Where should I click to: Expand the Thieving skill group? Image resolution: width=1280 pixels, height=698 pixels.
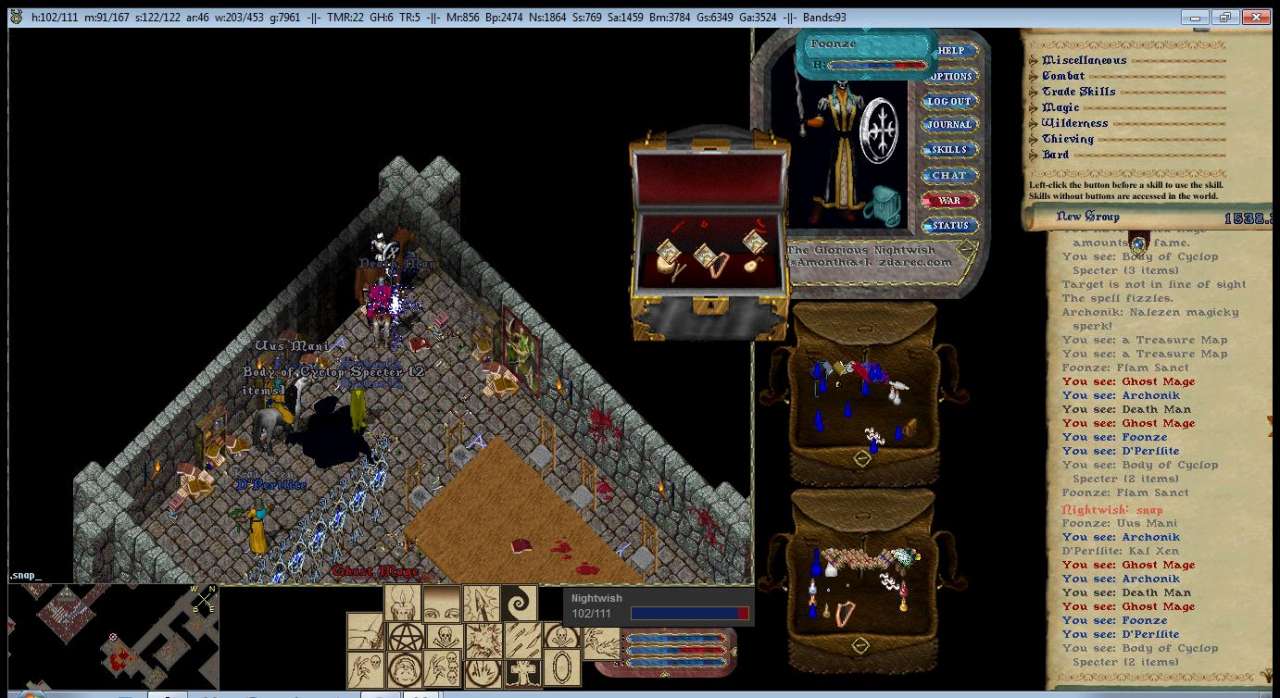click(x=1034, y=139)
